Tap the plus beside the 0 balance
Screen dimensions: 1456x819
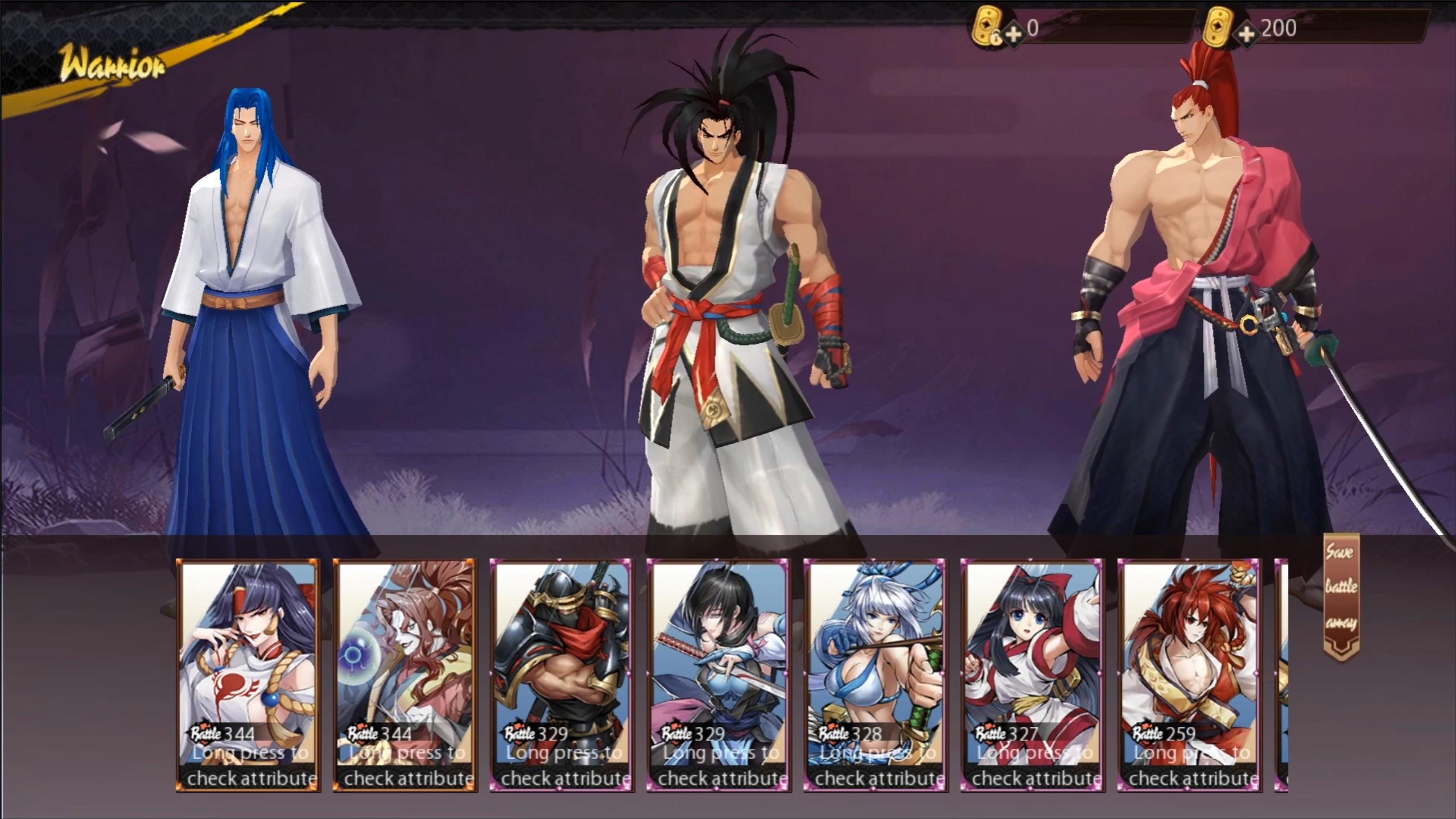(1013, 34)
